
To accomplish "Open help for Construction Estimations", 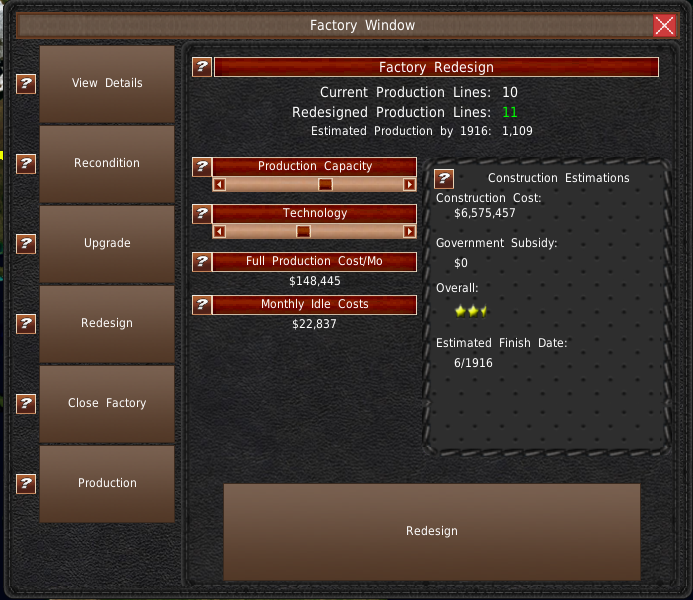I will (x=445, y=179).
